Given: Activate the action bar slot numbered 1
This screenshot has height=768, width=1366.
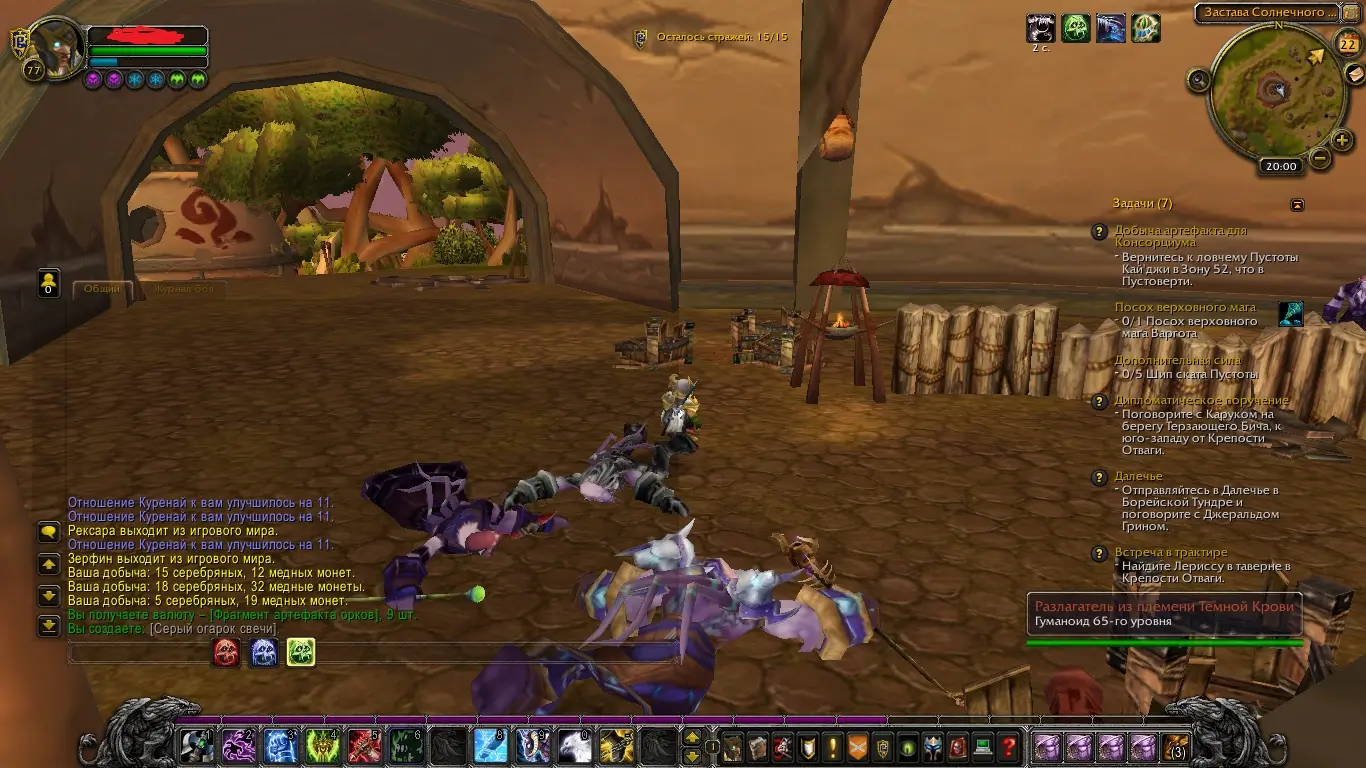Looking at the screenshot, I should (x=195, y=746).
